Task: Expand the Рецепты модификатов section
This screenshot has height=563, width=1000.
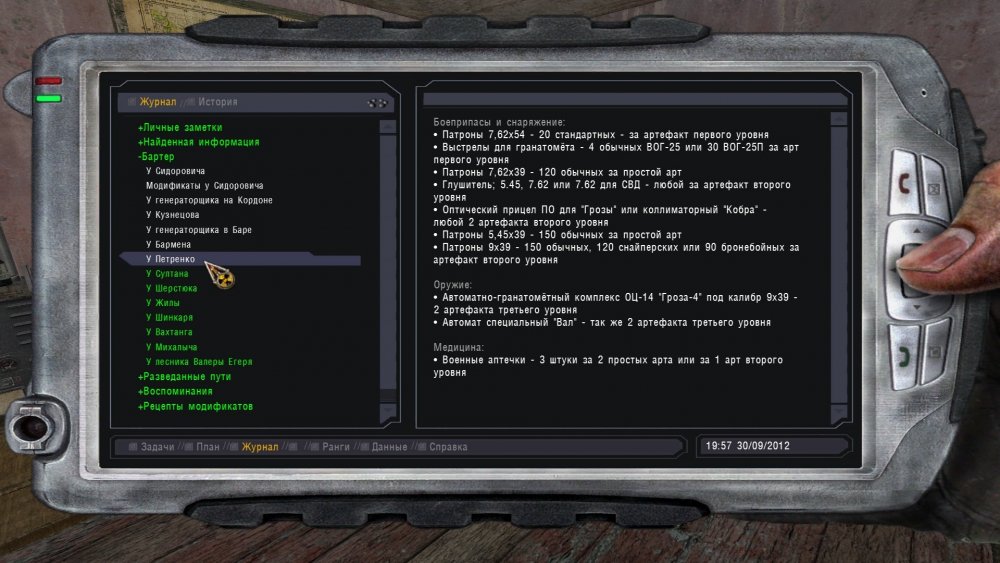Action: pyautogui.click(x=195, y=406)
